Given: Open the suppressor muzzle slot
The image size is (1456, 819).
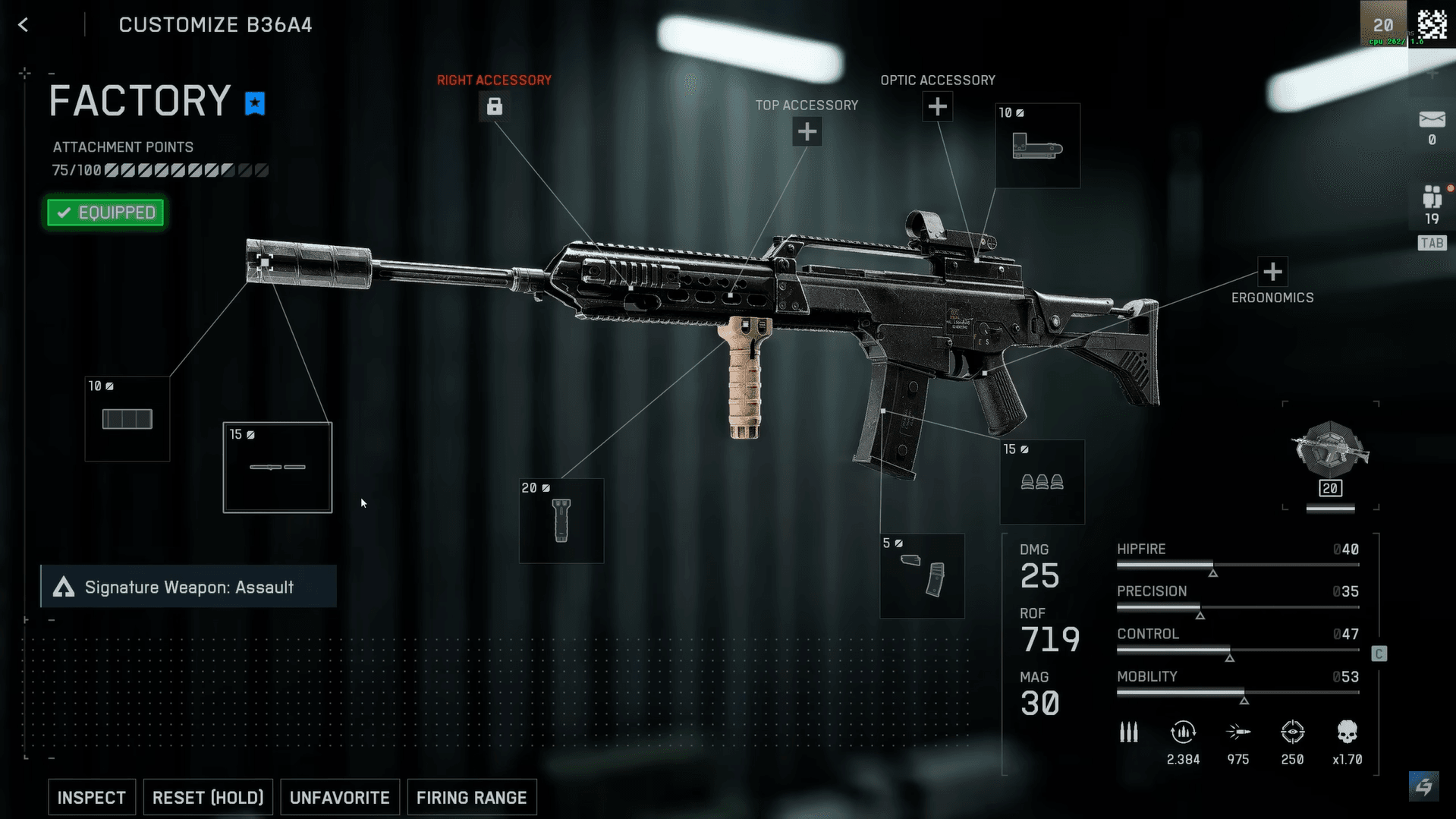Looking at the screenshot, I should click(127, 419).
